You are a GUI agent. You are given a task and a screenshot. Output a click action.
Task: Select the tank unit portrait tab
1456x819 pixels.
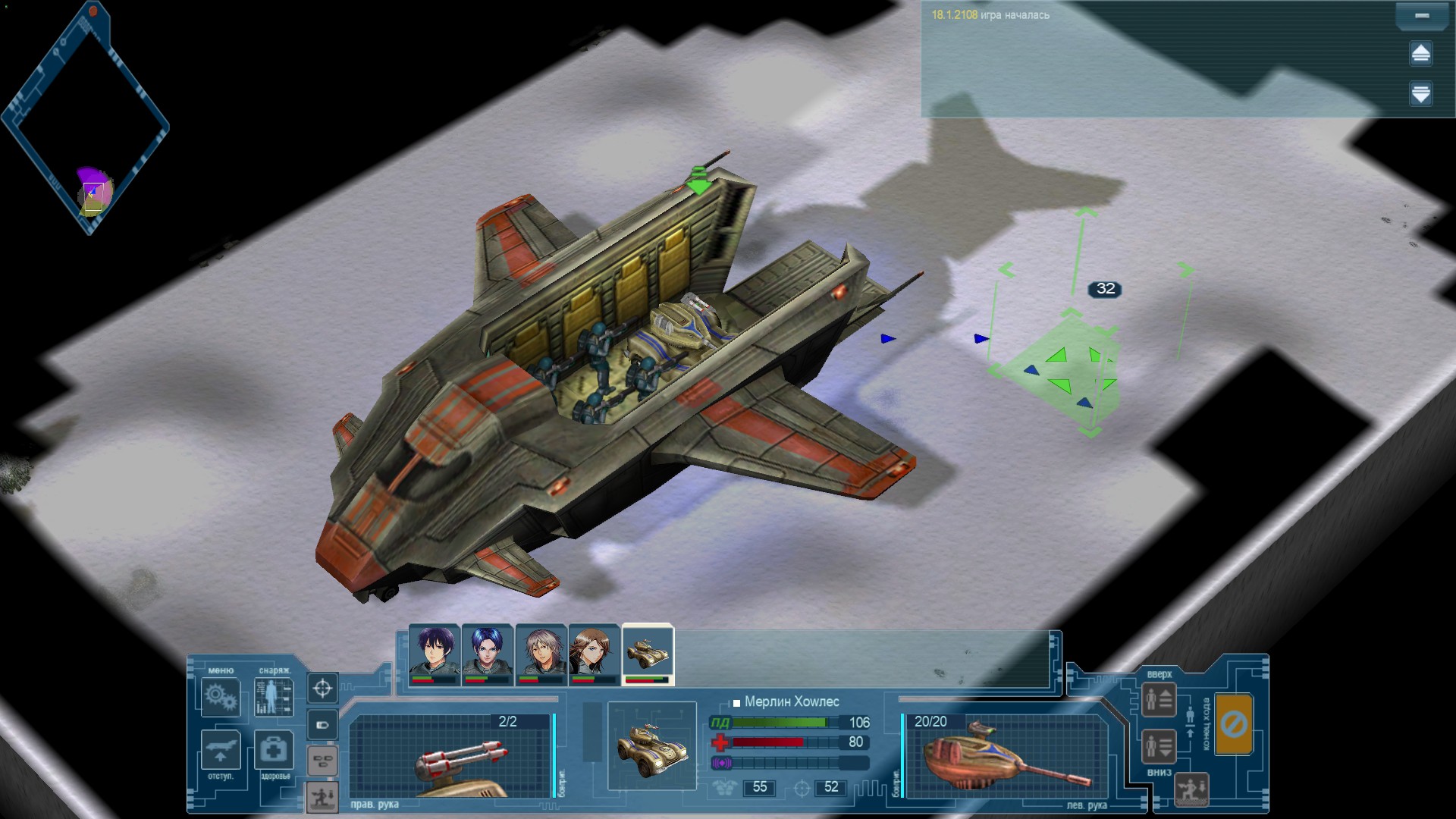point(648,654)
